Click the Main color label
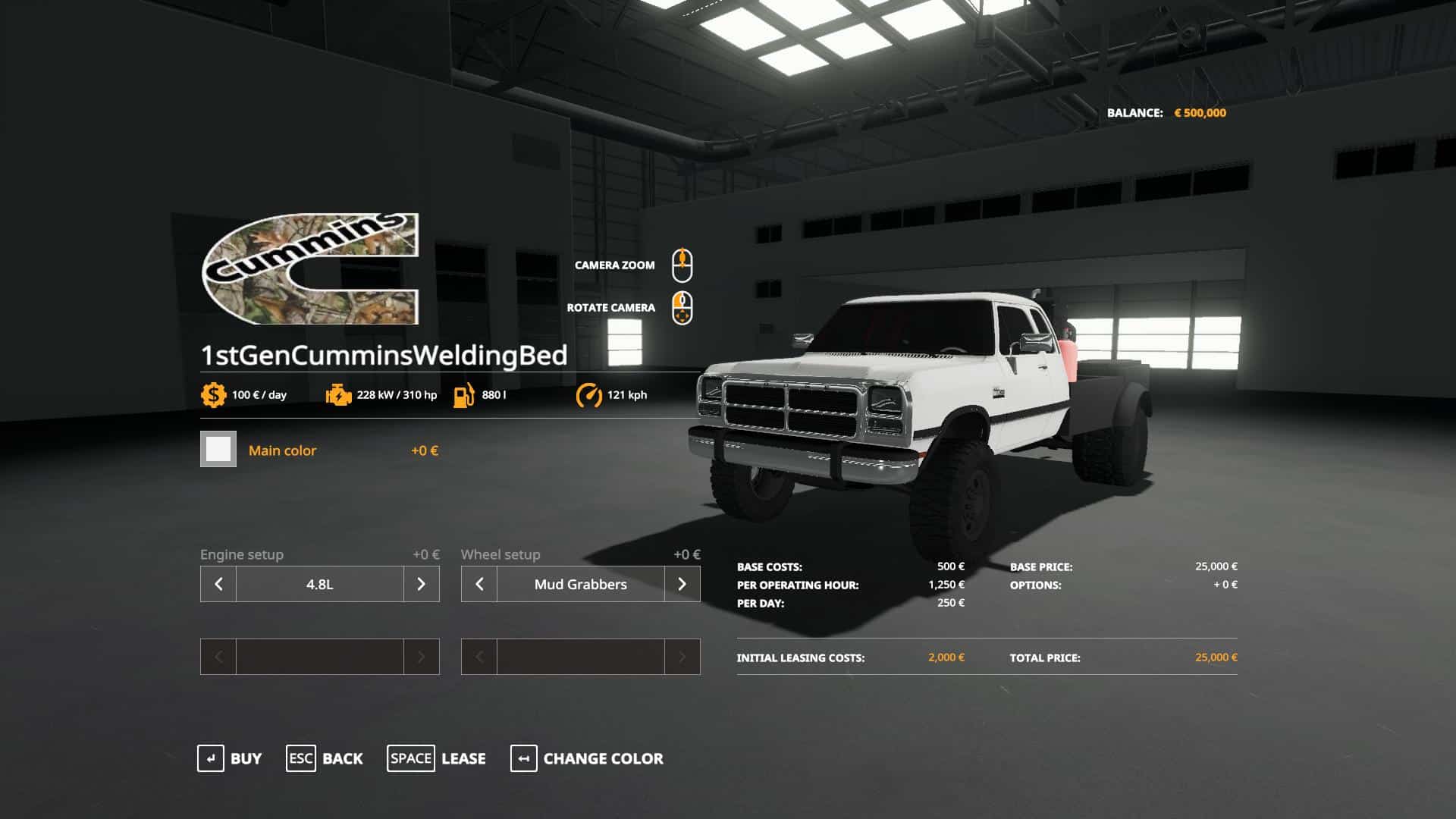 282,450
